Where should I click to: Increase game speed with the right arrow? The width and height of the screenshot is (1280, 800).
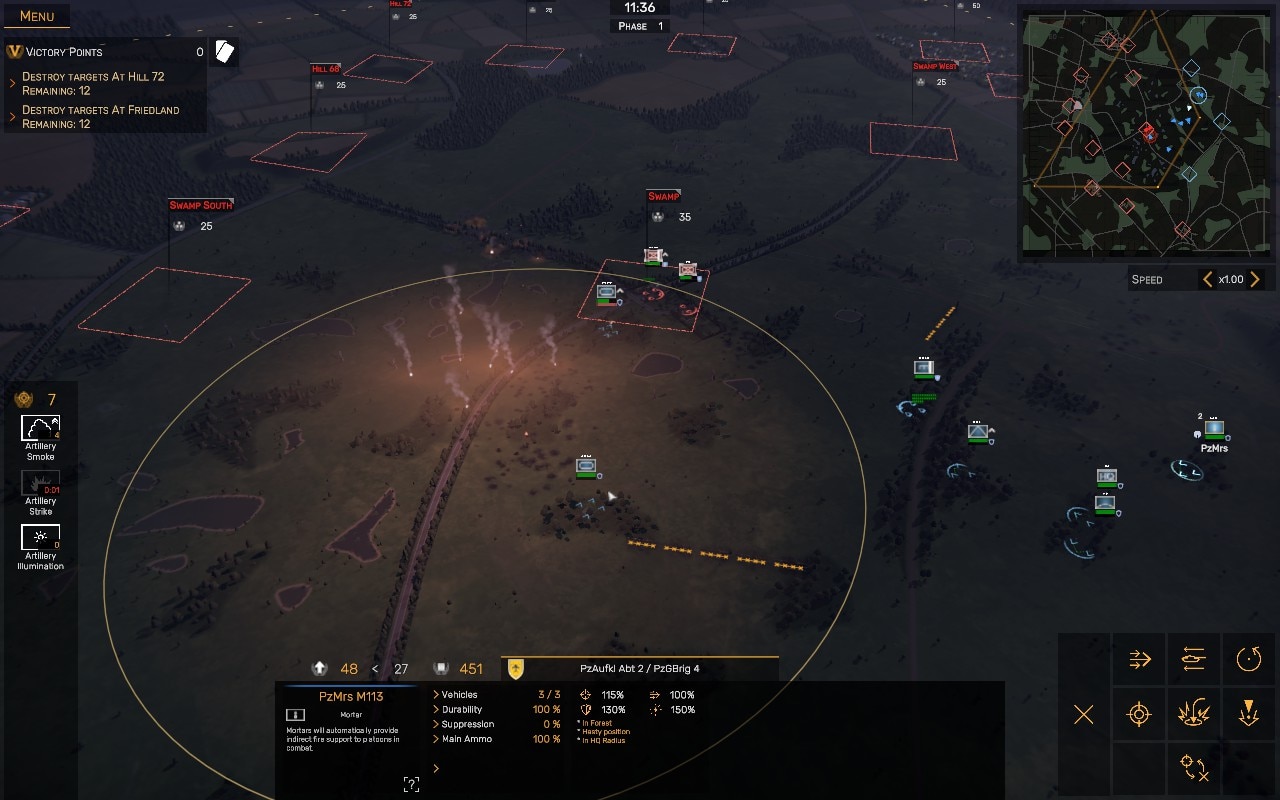(1255, 280)
